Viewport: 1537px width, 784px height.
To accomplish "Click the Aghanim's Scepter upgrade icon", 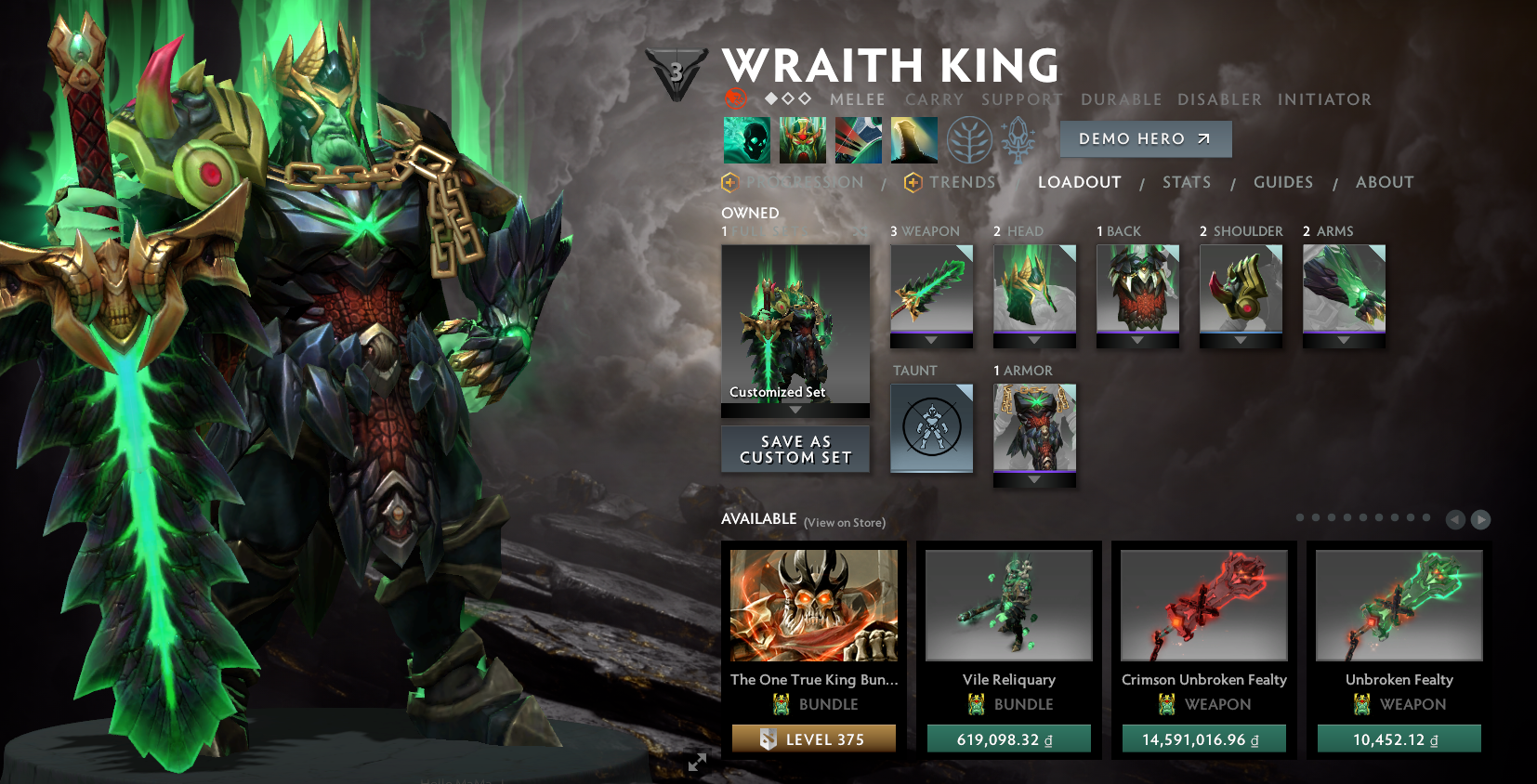I will point(1018,138).
